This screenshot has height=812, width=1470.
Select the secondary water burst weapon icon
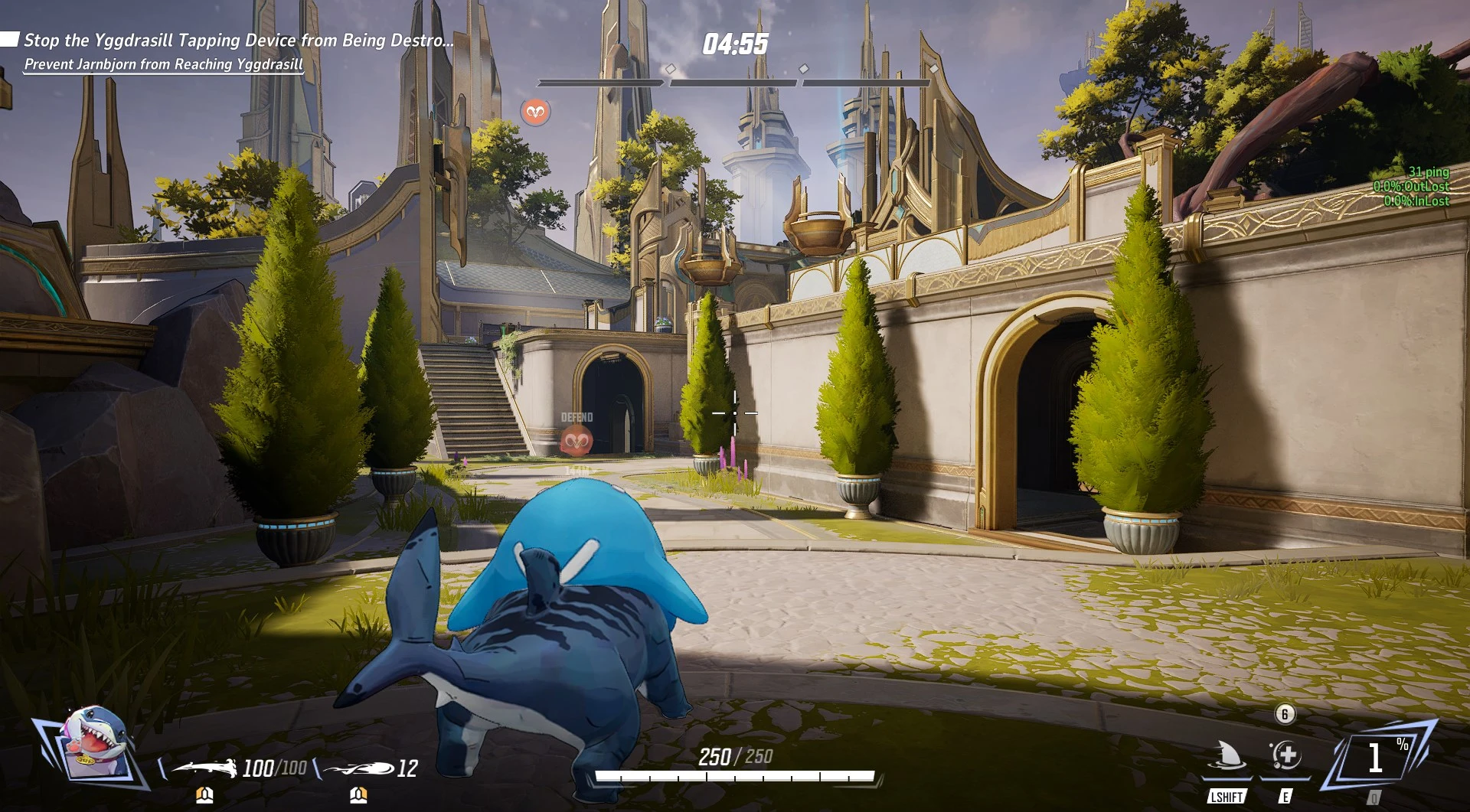[358, 767]
